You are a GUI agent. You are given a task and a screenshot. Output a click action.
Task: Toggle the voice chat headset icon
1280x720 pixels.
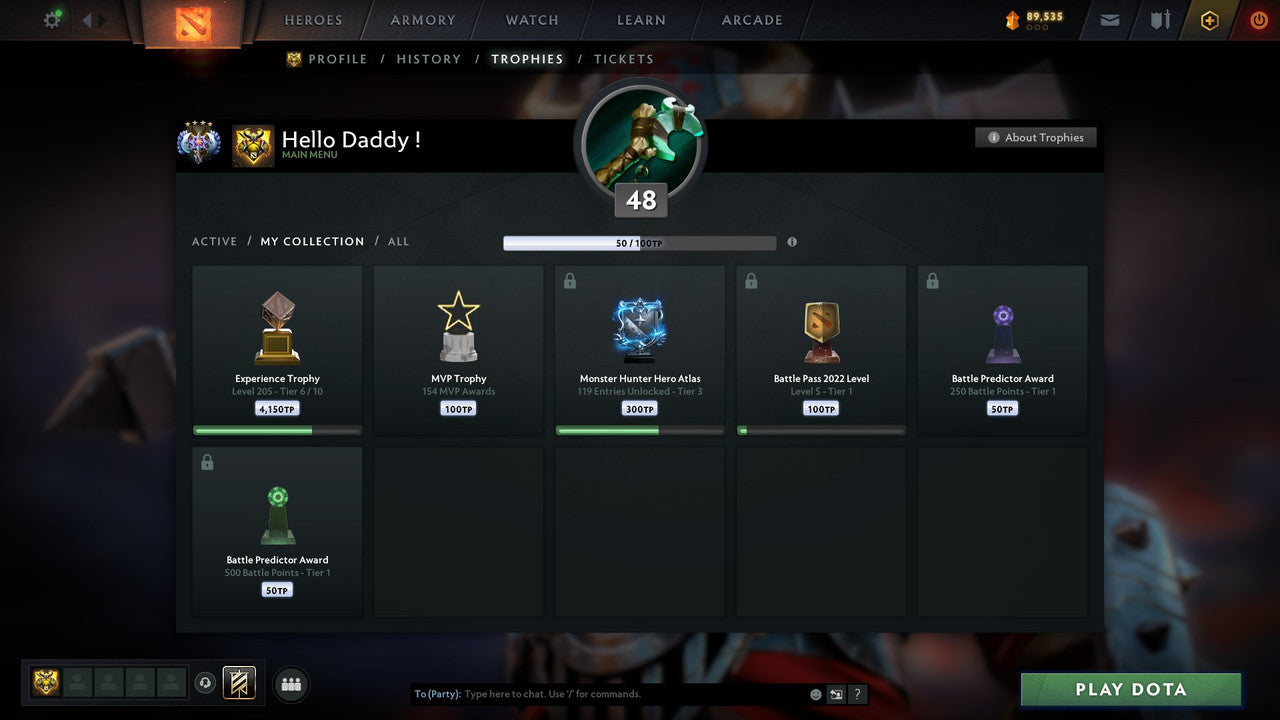coord(207,683)
